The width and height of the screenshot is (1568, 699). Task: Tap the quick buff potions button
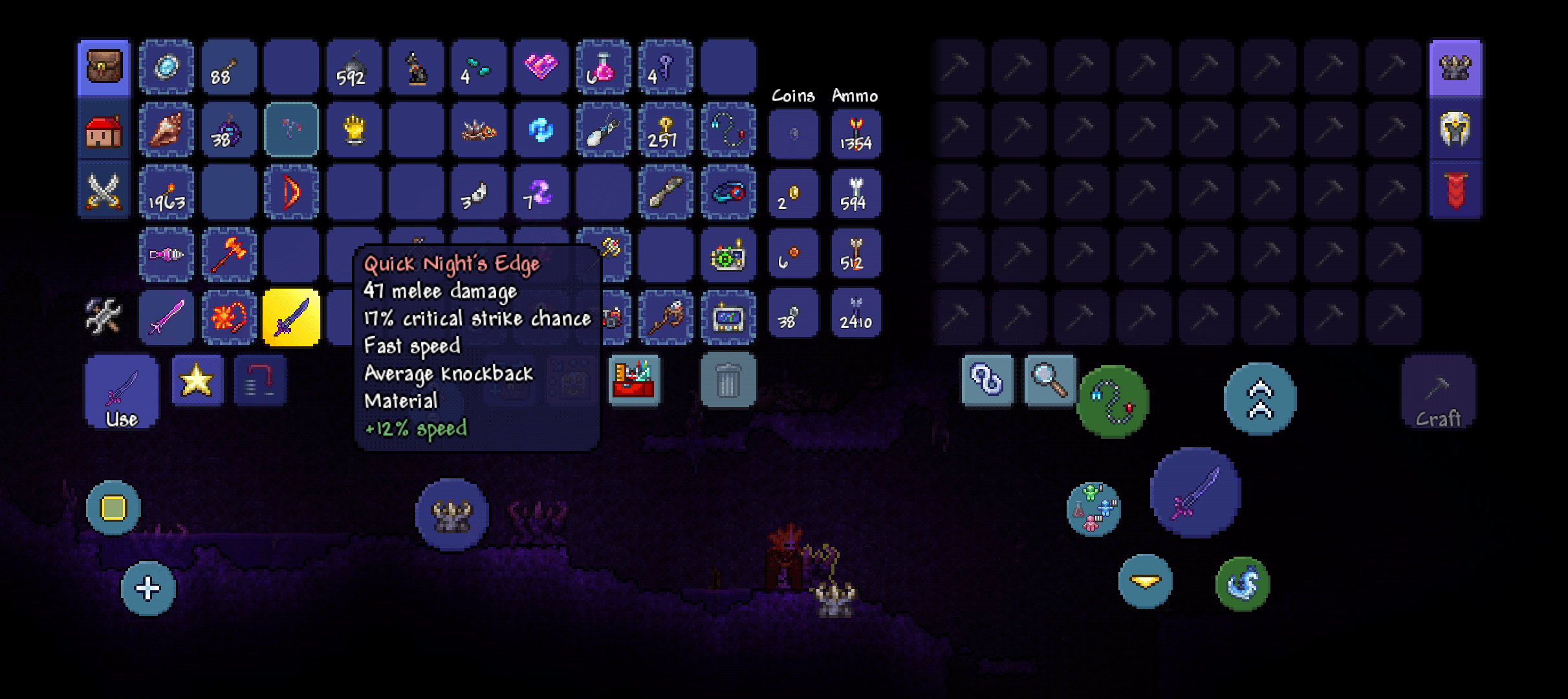point(1093,509)
